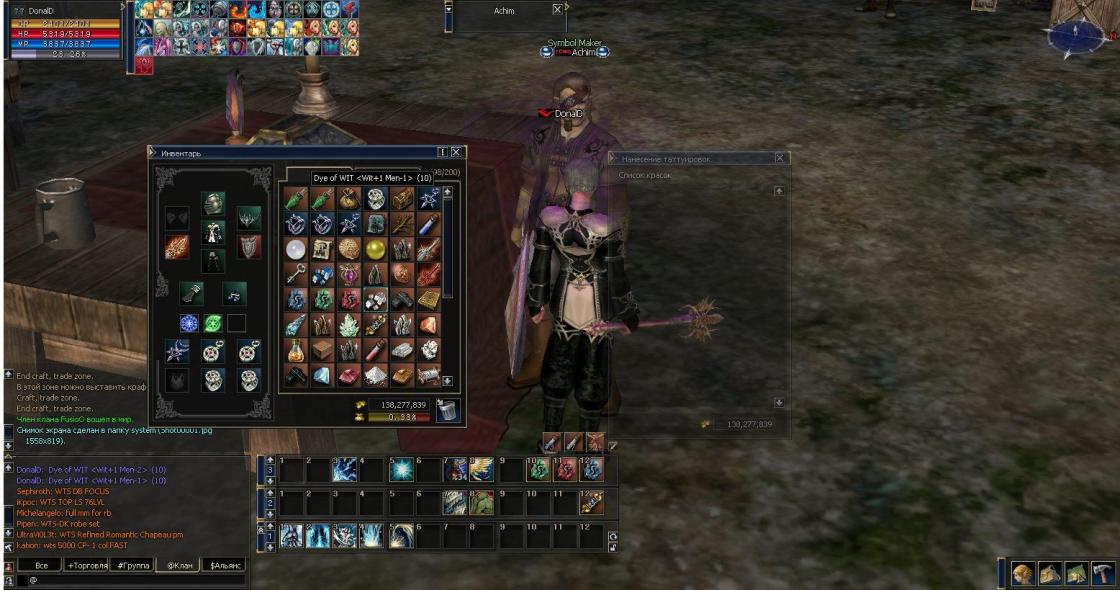Viewport: 1120px width, 590px height.
Task: Select the equipped helmet slot
Action: (x=212, y=204)
